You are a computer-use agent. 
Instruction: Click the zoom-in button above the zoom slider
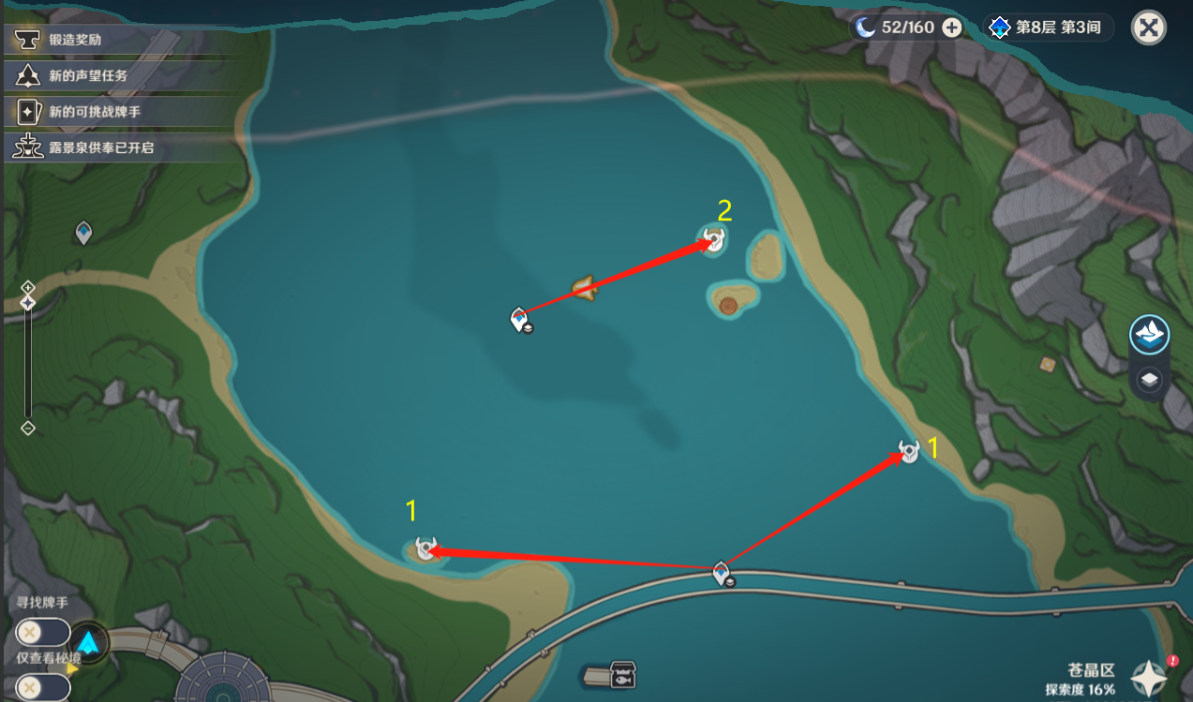point(28,288)
